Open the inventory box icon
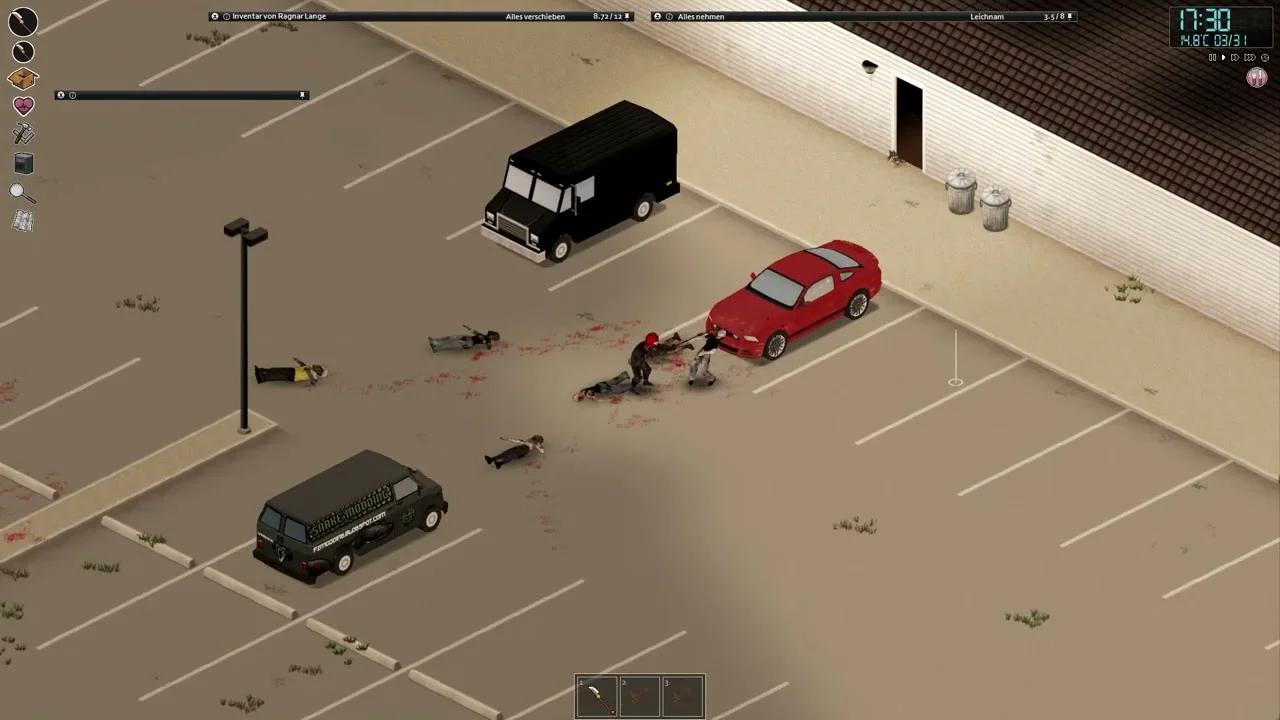The height and width of the screenshot is (720, 1280). pyautogui.click(x=24, y=78)
